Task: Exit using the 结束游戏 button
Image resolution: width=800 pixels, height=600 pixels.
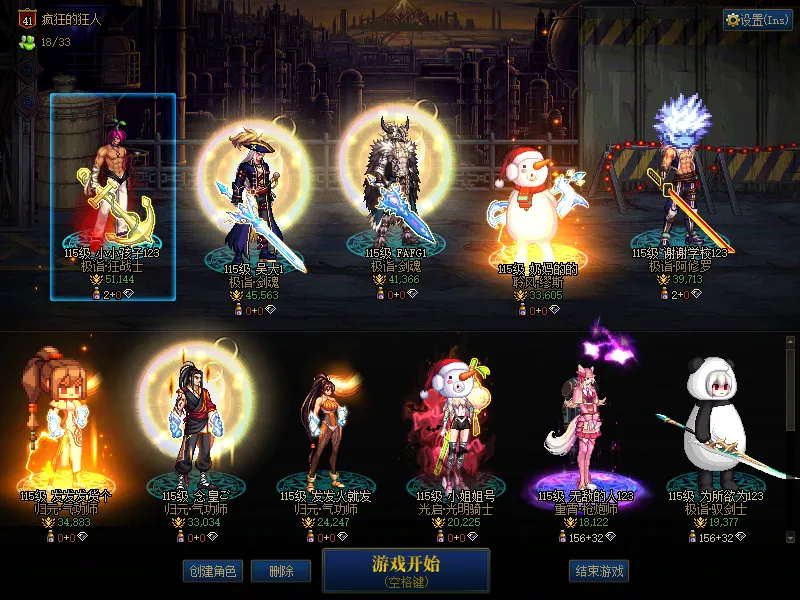Action: (x=599, y=571)
